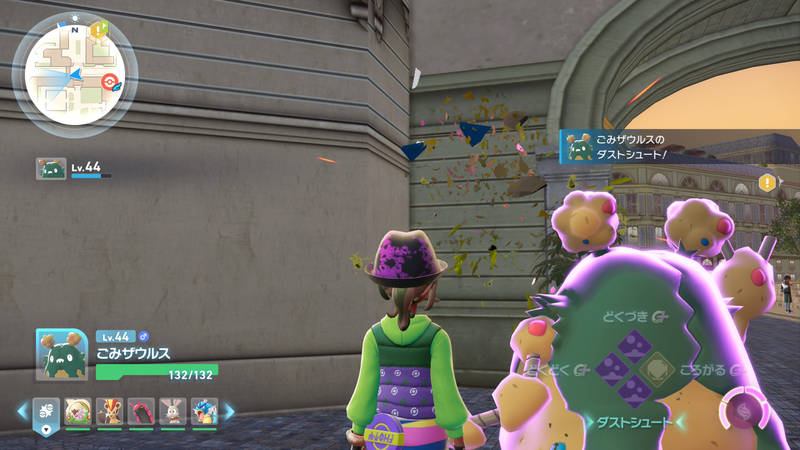
Task: Click the yellow exclamation notification icon
Action: (x=767, y=182)
